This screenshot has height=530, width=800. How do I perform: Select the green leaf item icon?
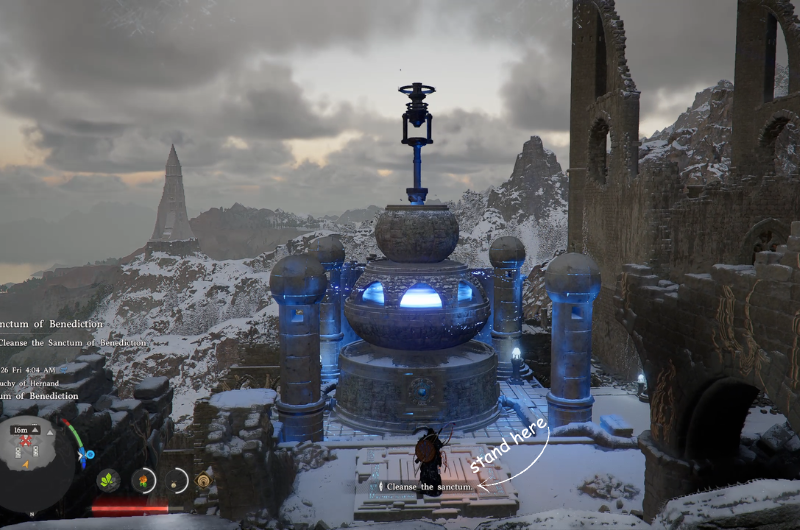coord(108,480)
